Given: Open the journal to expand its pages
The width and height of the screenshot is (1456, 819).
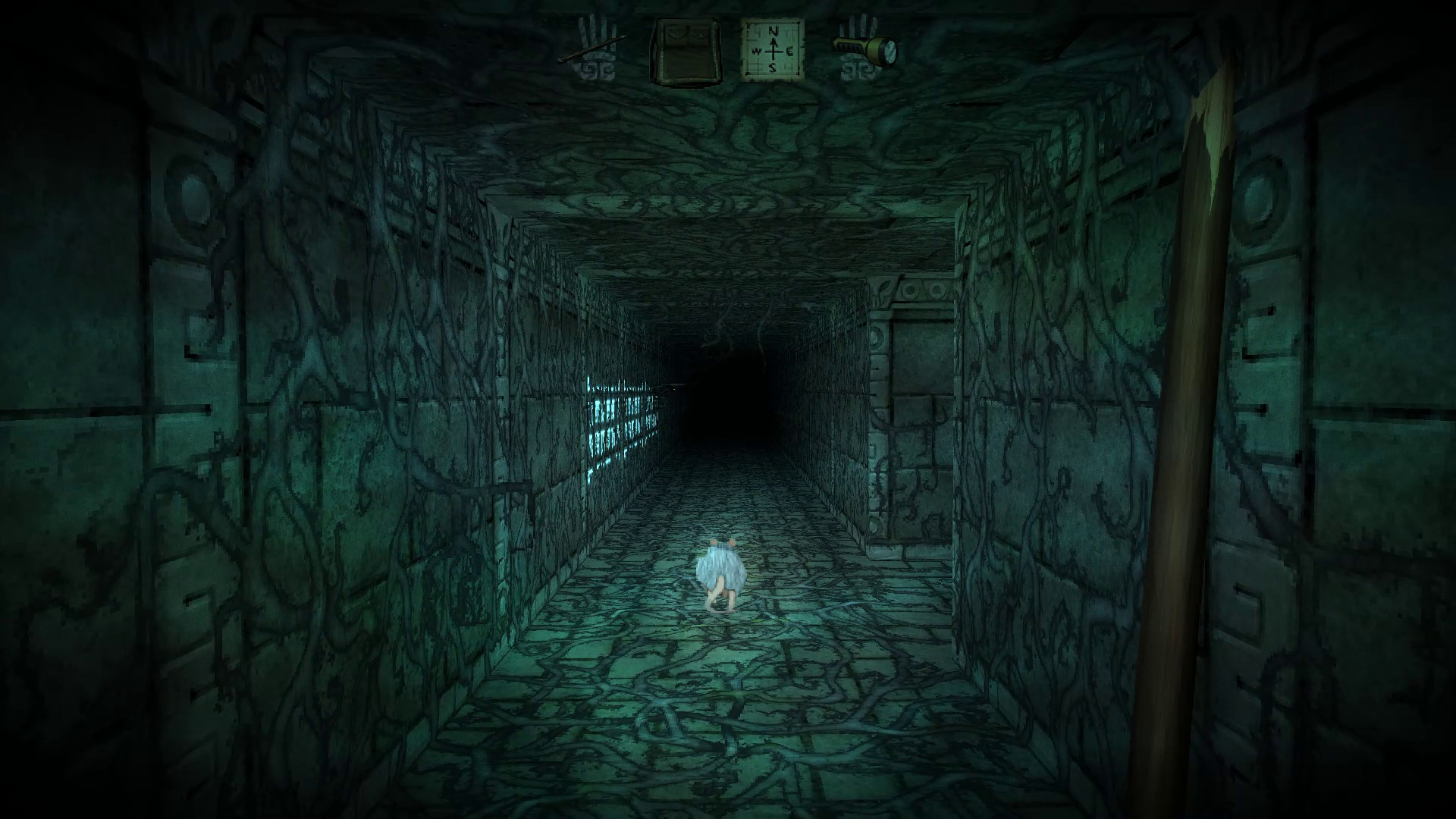Looking at the screenshot, I should (685, 49).
